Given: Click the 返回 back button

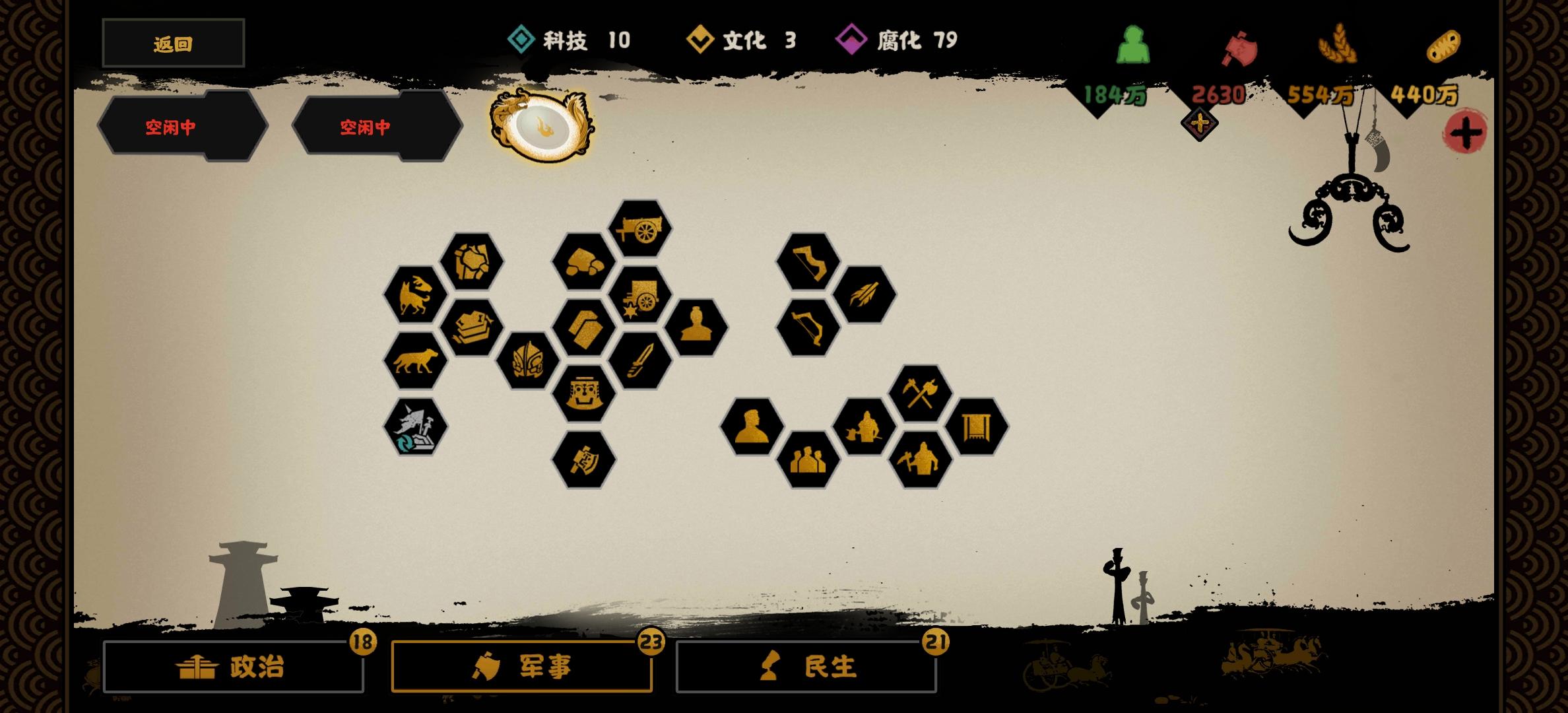Looking at the screenshot, I should (x=173, y=42).
